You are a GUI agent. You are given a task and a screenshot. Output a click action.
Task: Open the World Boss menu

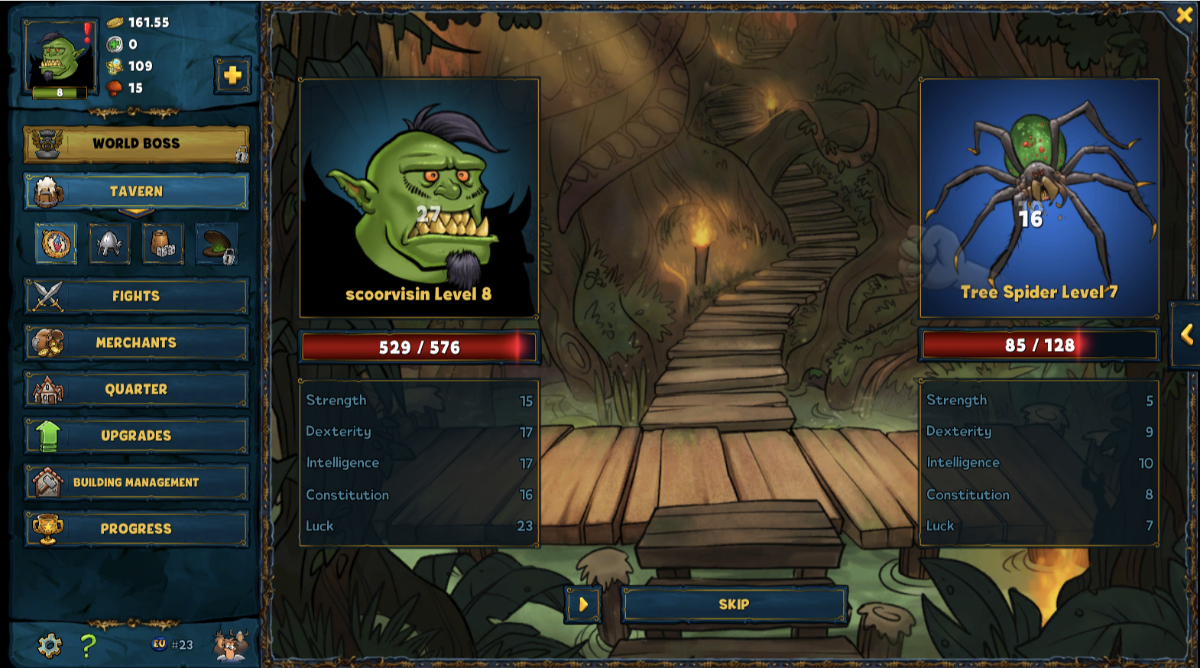pyautogui.click(x=136, y=144)
